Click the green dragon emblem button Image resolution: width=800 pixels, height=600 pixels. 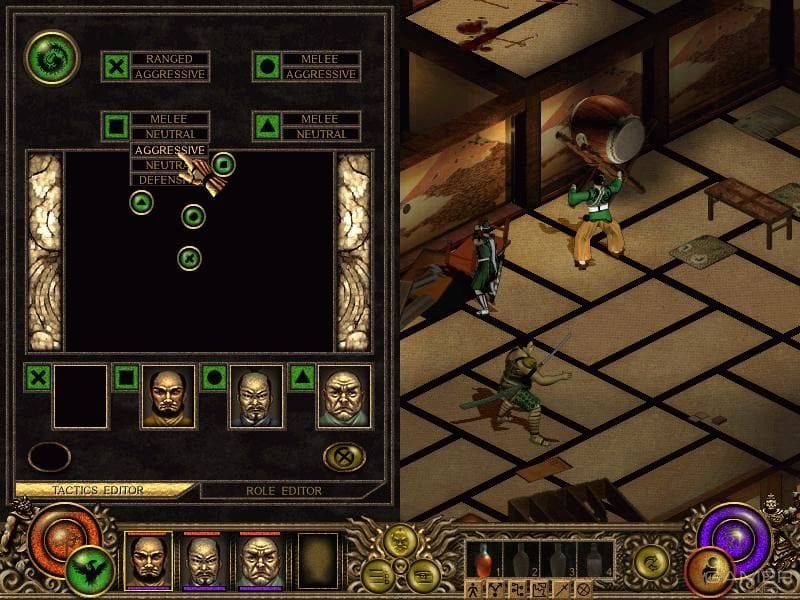click(x=52, y=58)
